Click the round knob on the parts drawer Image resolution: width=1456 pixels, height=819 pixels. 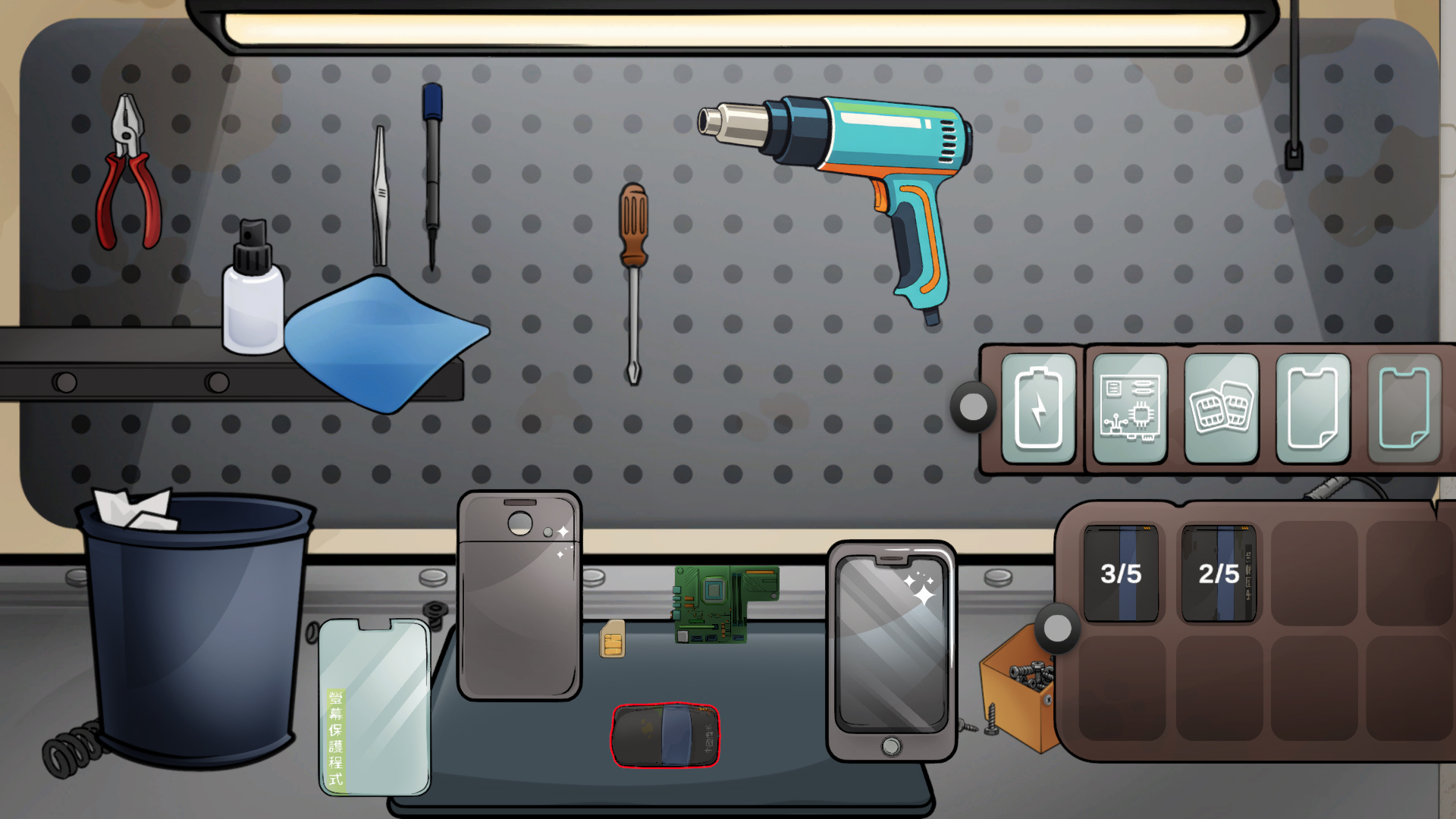click(1057, 628)
